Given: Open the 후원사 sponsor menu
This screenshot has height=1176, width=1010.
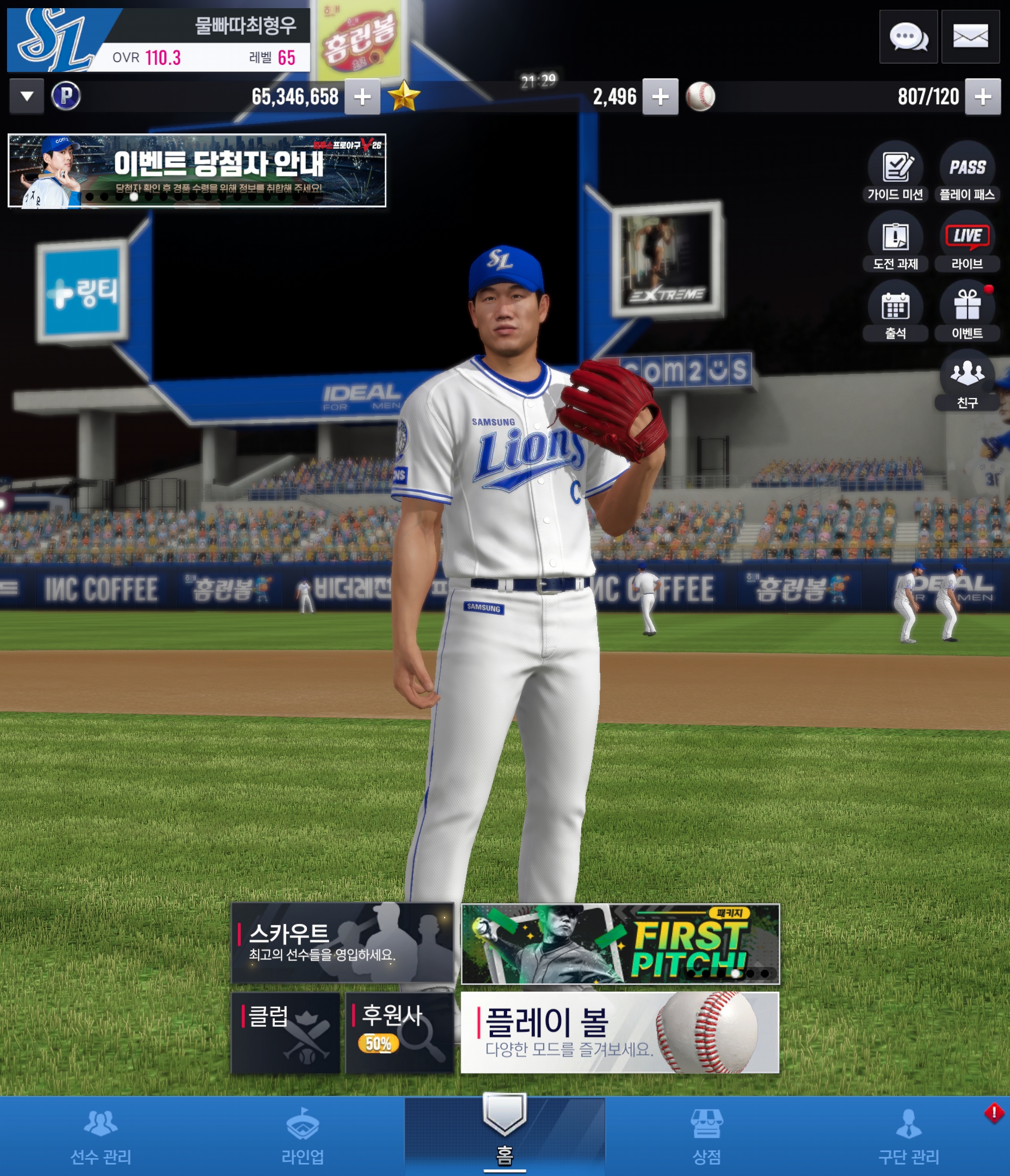Looking at the screenshot, I should (399, 1032).
